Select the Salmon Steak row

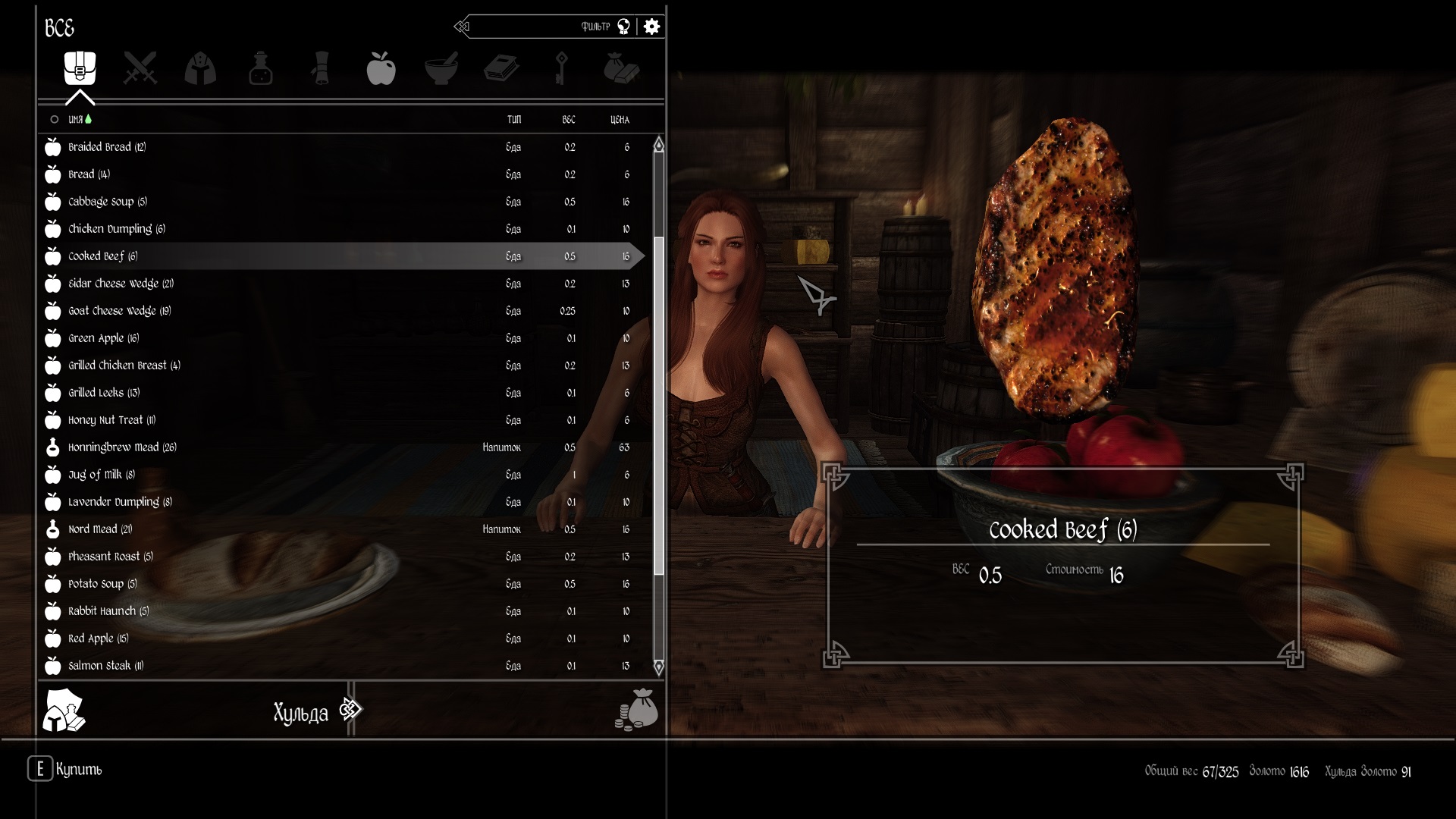pos(105,666)
